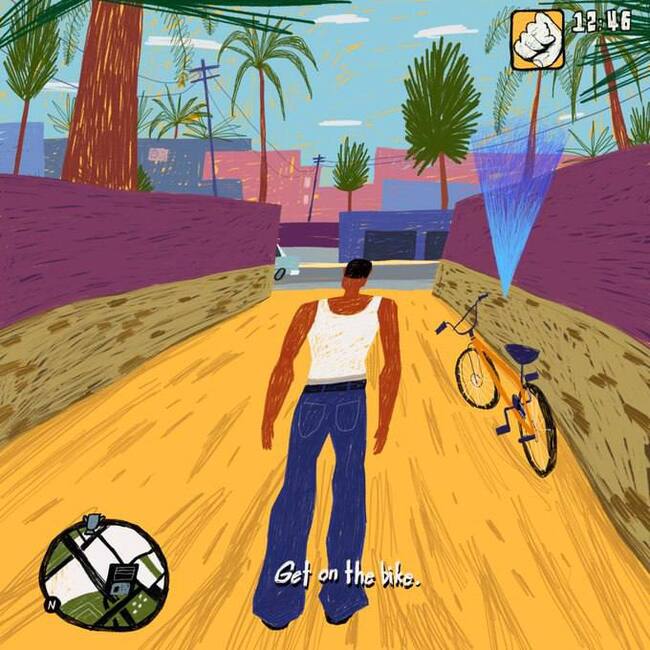Select the fist weapon icon
The width and height of the screenshot is (650, 650).
537,40
